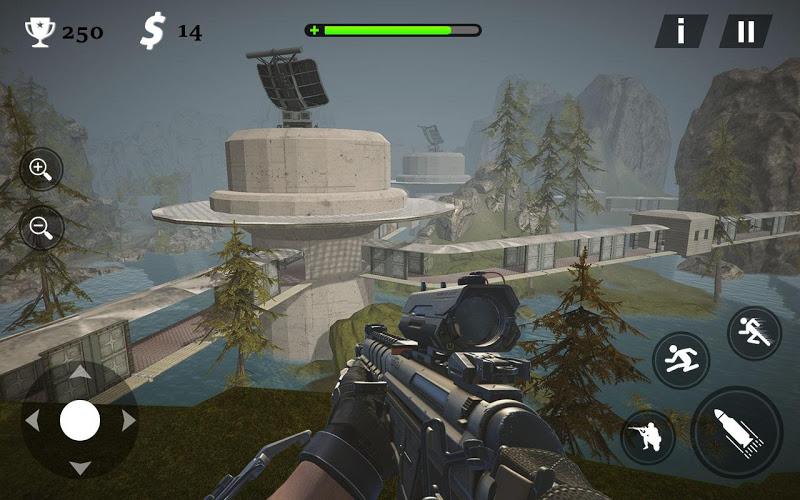Image resolution: width=800 pixels, height=500 pixels.
Task: Tap the movement joystick's white knob
Action: click(x=80, y=421)
